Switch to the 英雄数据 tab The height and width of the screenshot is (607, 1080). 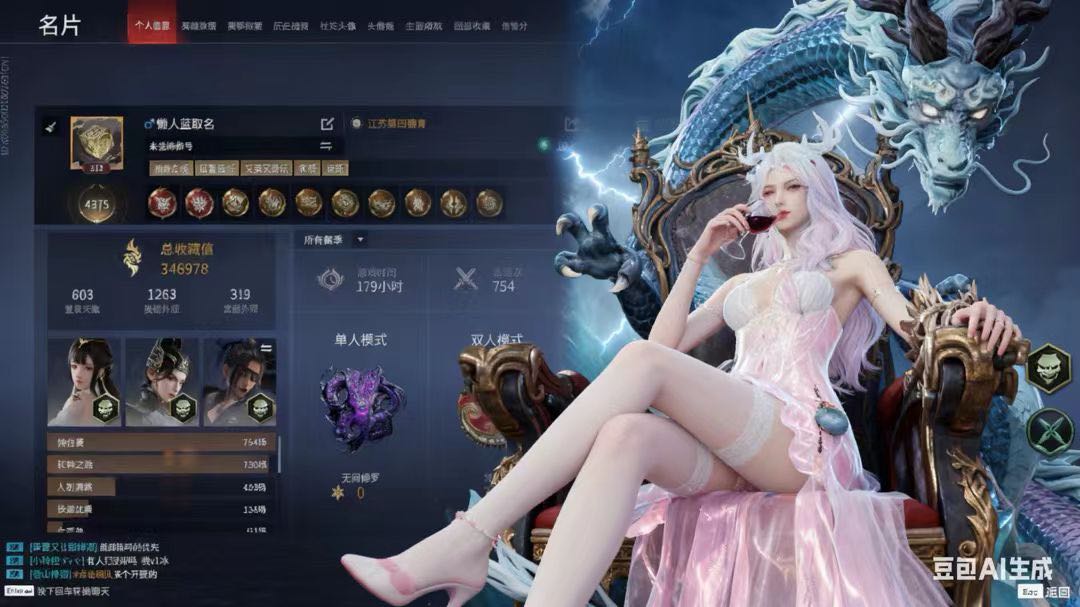point(198,25)
